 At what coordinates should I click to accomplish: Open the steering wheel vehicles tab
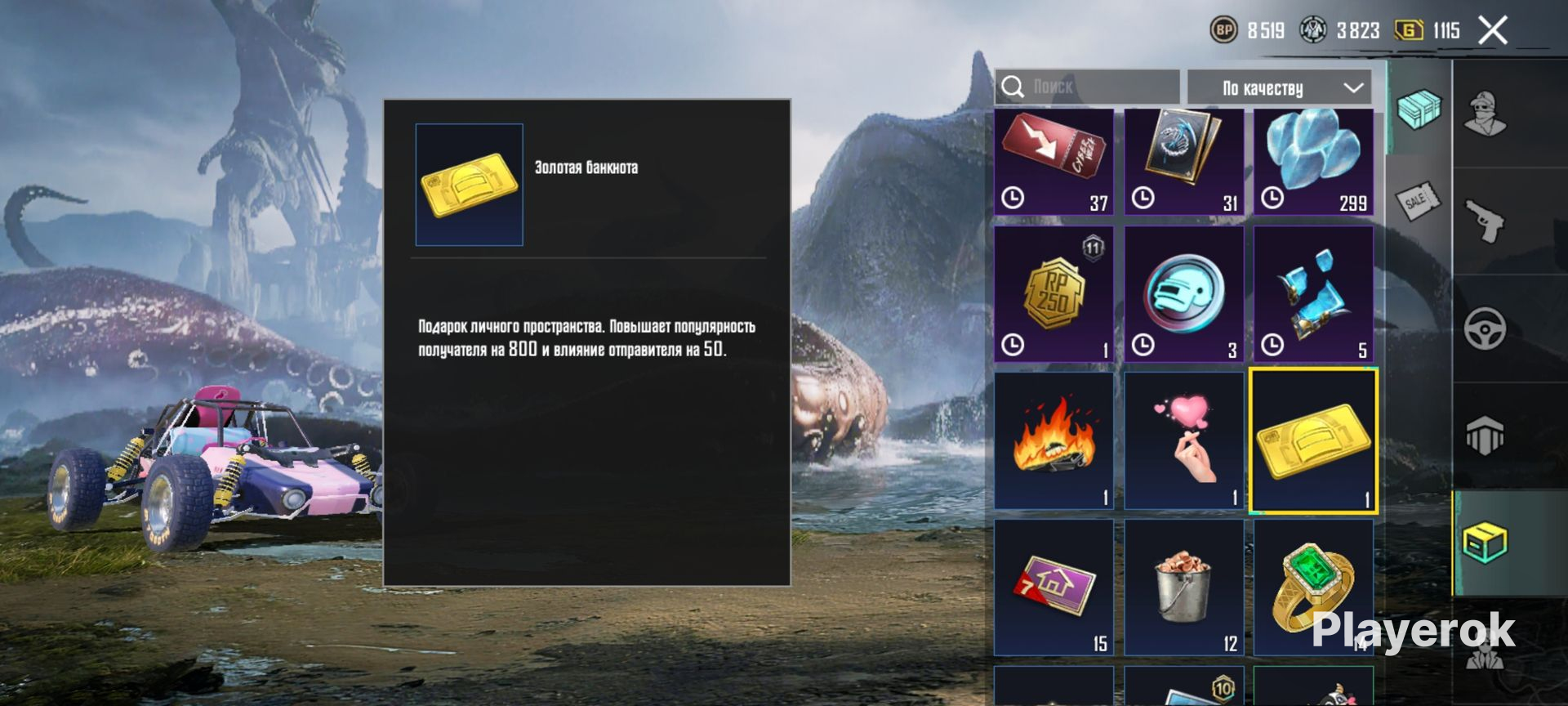click(x=1485, y=328)
